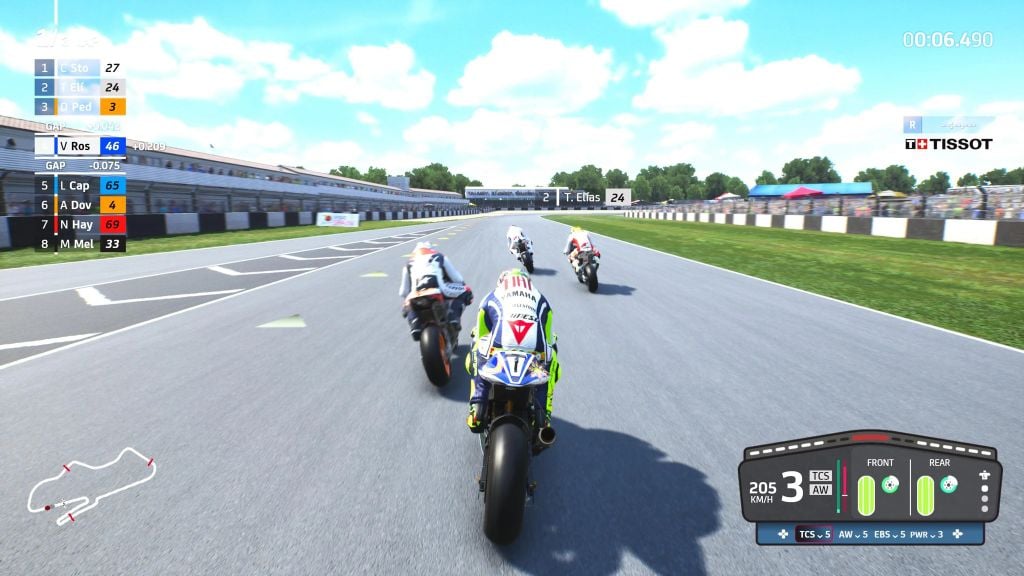Click the Tissot lap record panel

click(x=948, y=134)
